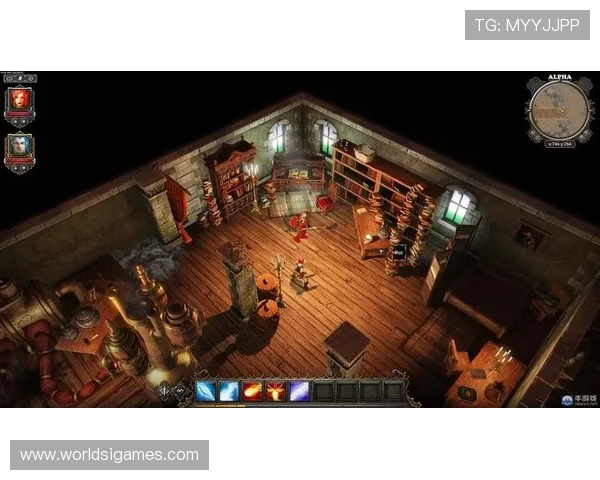Viewport: 600px width, 480px height.
Task: Select the red-haired woman party portrait
Action: 19,102
